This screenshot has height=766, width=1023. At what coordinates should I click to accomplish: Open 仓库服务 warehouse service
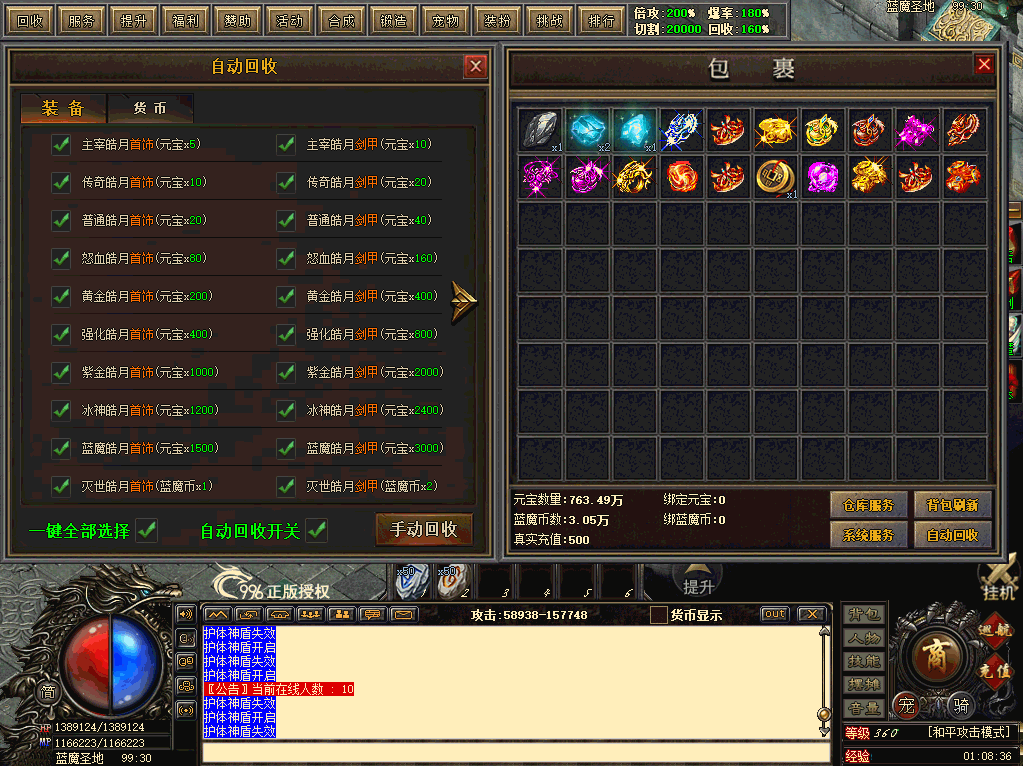(x=867, y=505)
